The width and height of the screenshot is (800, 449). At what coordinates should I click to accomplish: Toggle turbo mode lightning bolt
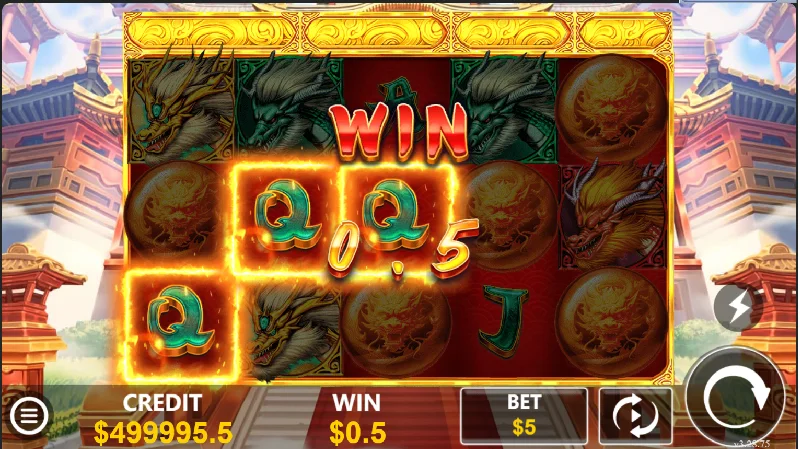[738, 308]
